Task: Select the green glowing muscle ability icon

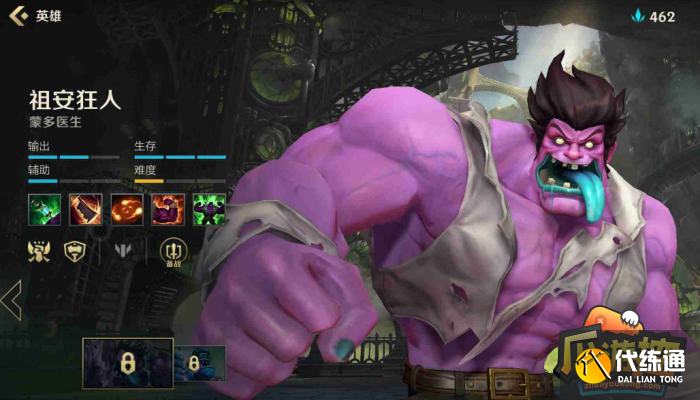Action: [x=209, y=210]
